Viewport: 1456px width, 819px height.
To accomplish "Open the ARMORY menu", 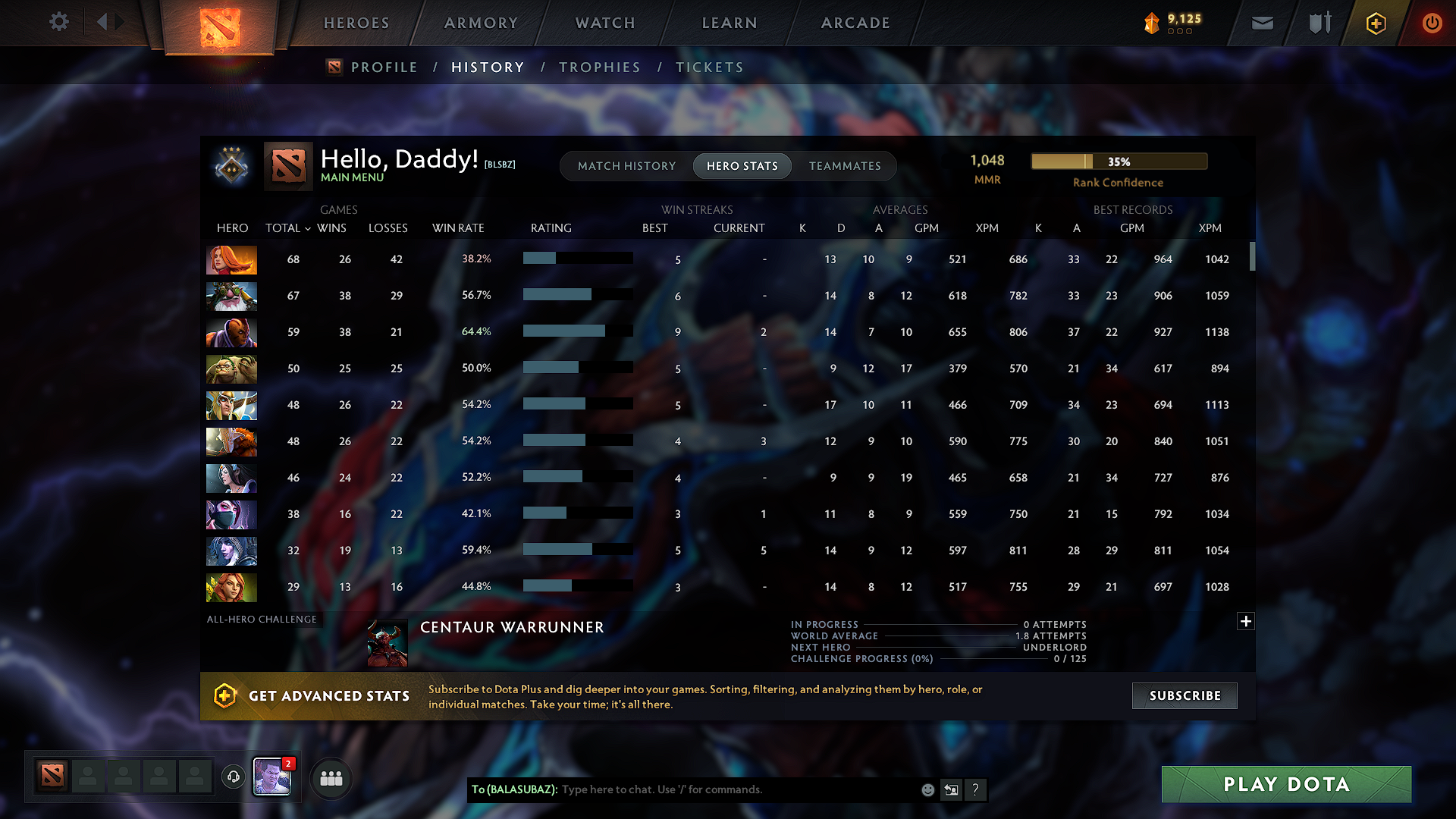I will pyautogui.click(x=479, y=23).
